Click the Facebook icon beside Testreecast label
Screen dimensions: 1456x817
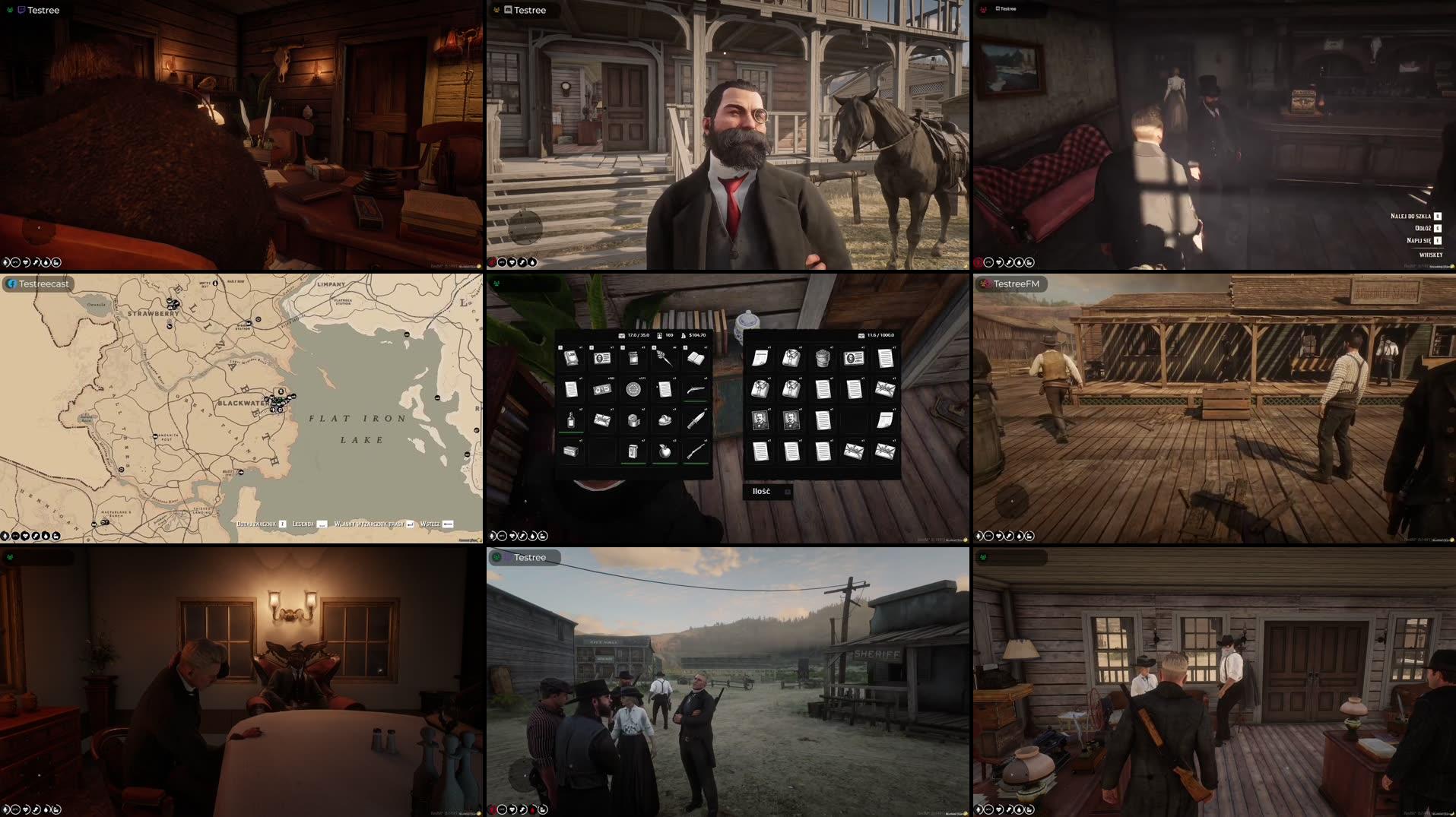tap(13, 283)
